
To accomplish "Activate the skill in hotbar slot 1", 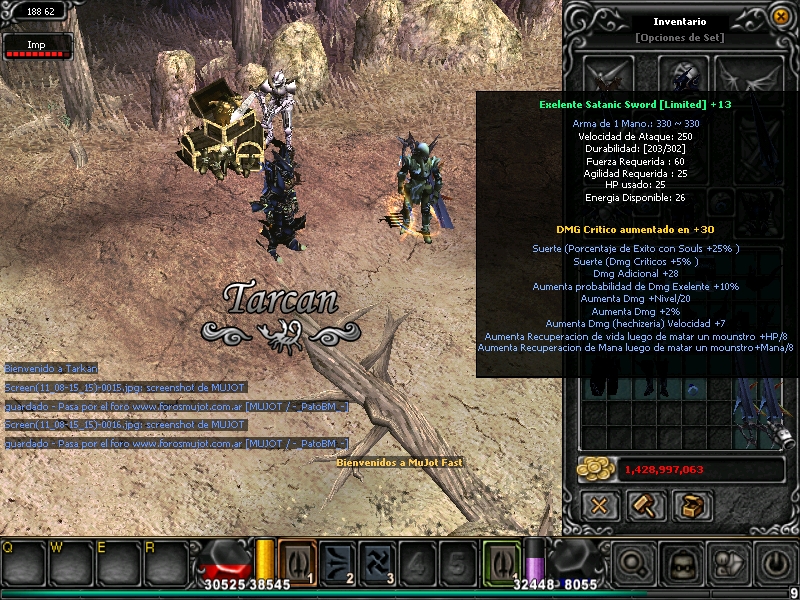I will [297, 560].
